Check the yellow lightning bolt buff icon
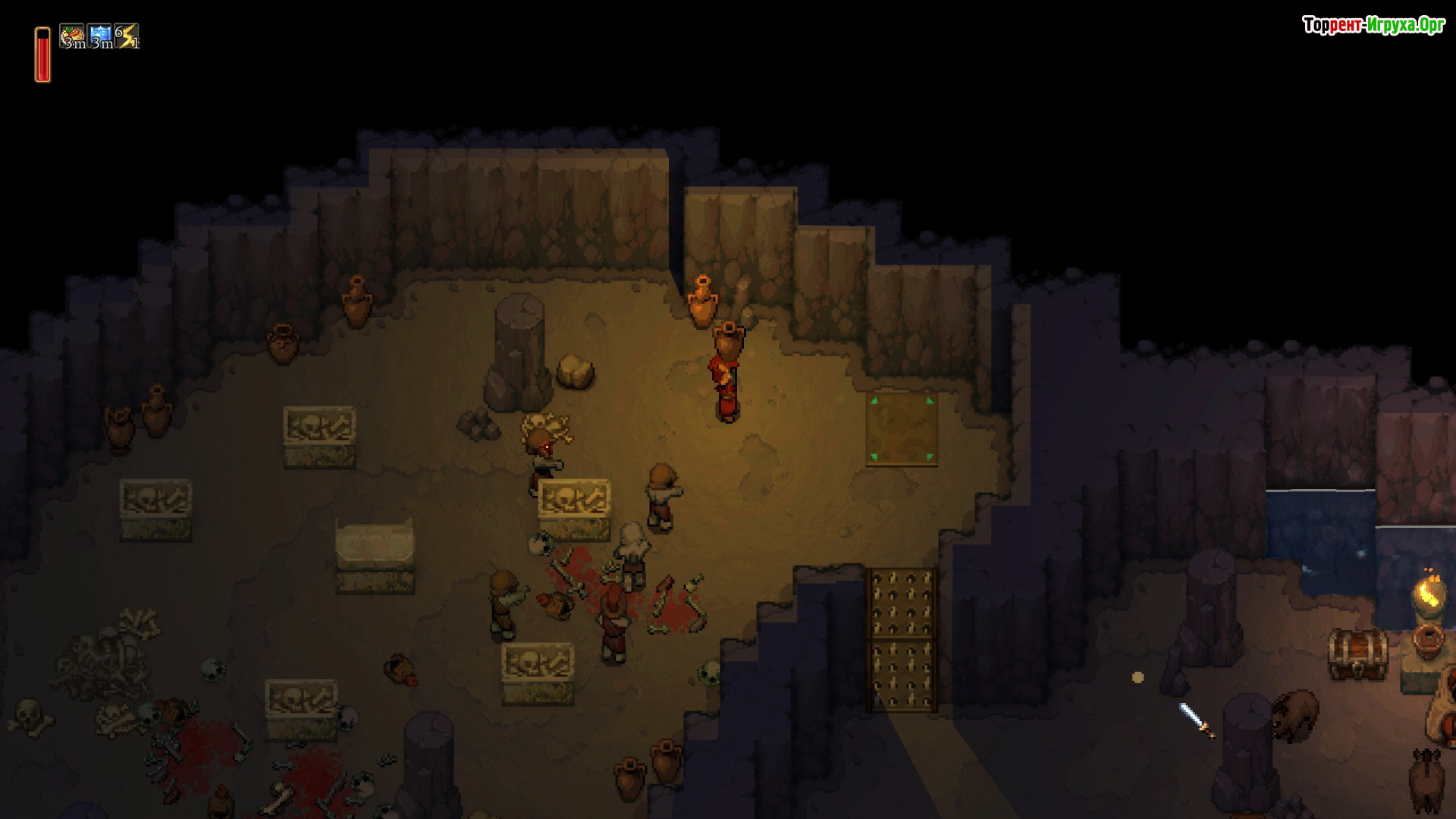This screenshot has height=819, width=1456. point(127,36)
